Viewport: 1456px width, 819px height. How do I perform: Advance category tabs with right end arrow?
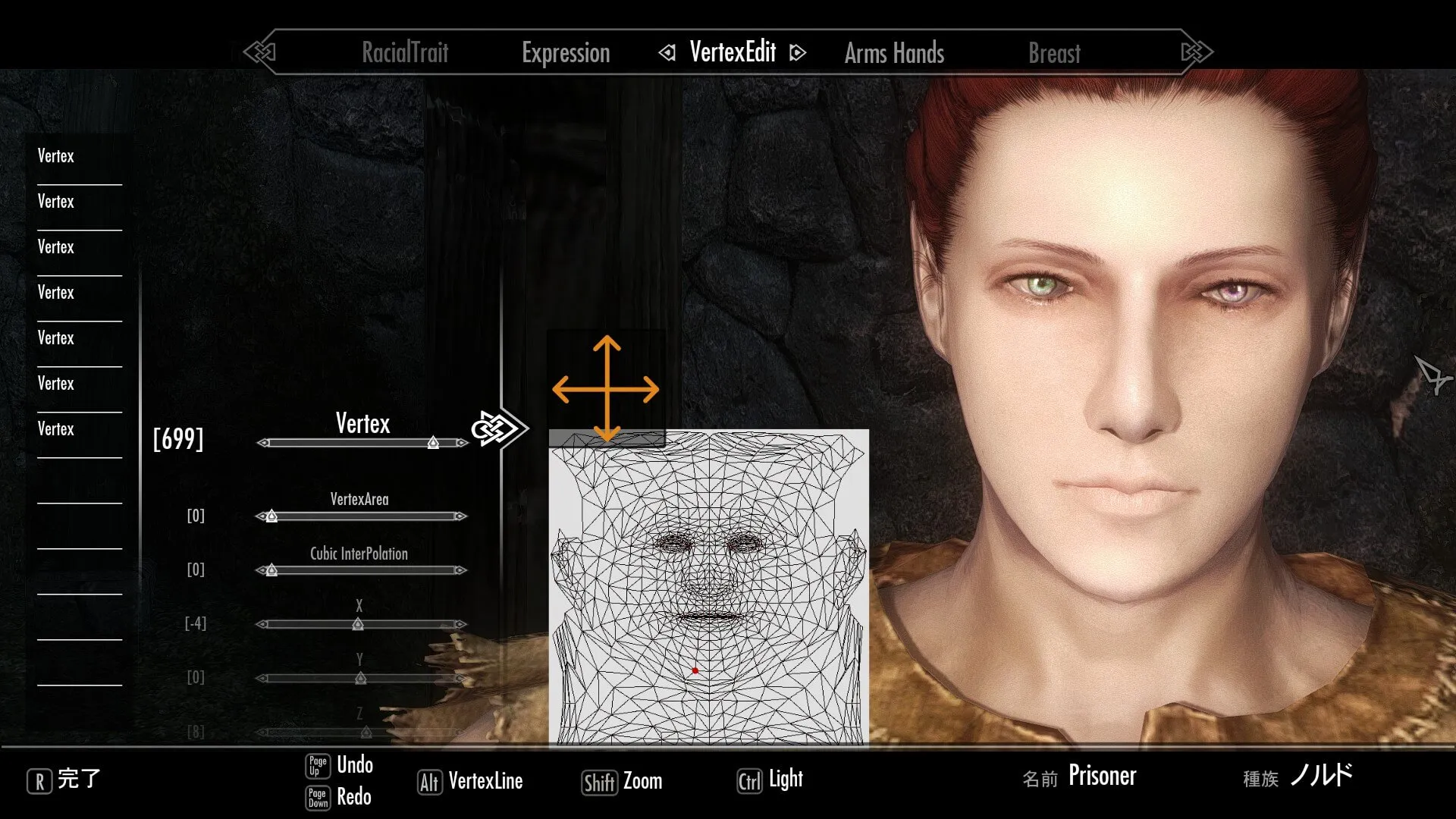[x=1197, y=52]
